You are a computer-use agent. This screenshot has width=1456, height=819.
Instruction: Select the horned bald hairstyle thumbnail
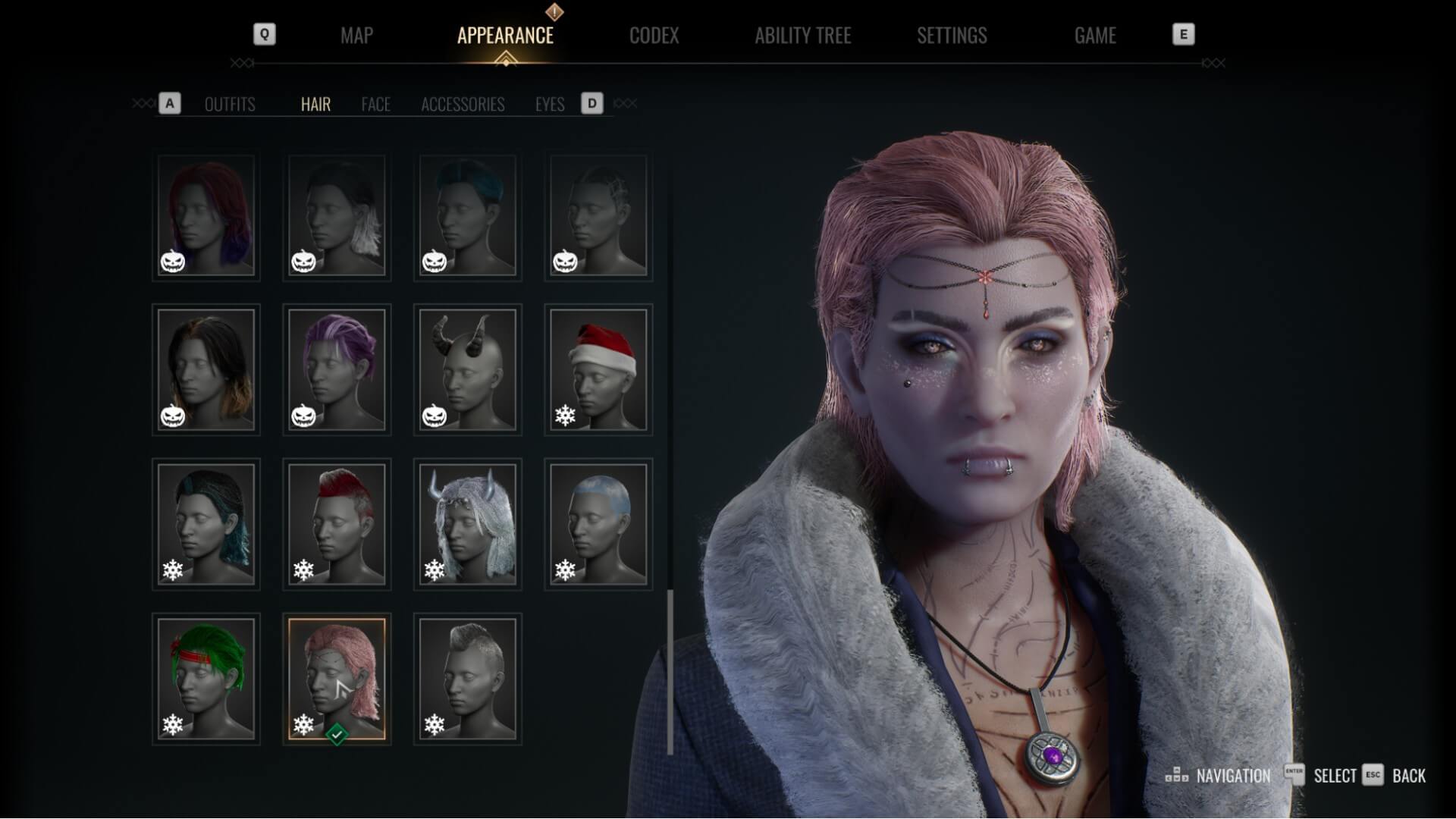[467, 369]
